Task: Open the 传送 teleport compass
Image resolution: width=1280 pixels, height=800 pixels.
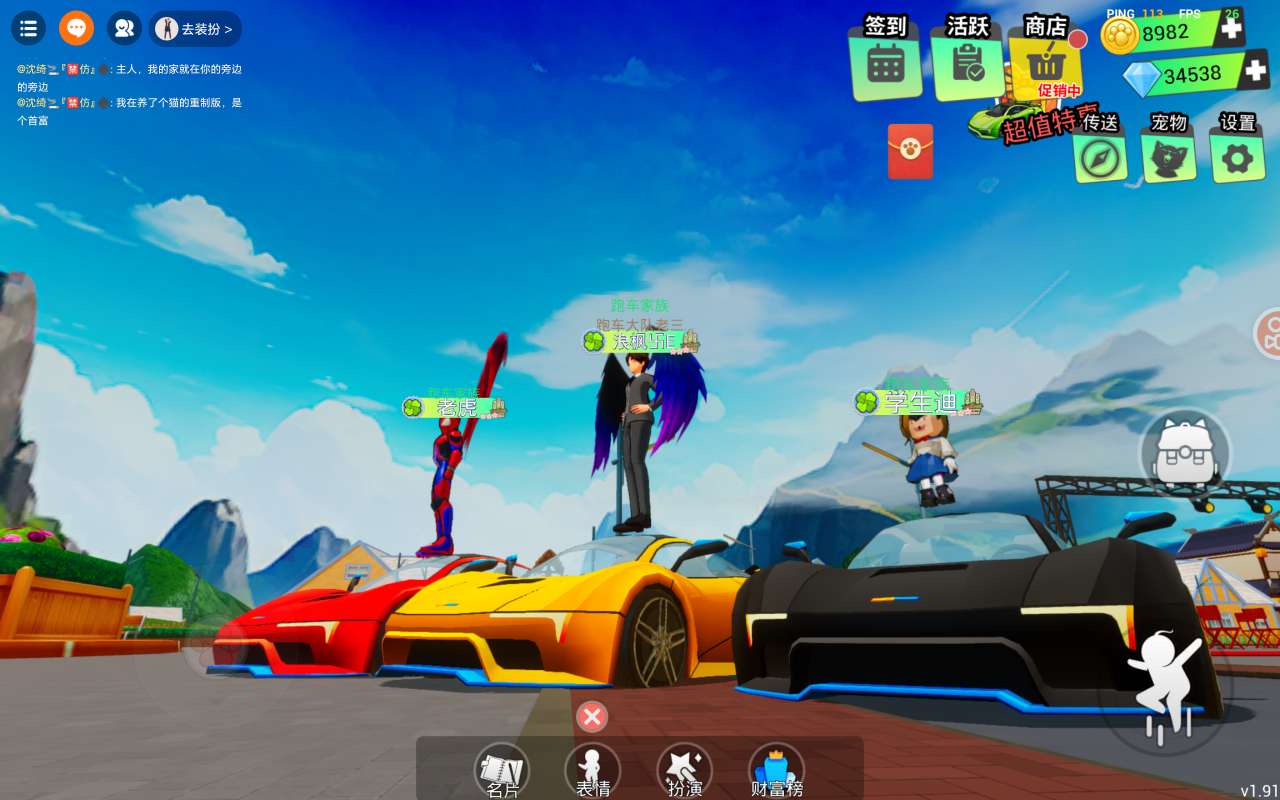Action: click(1100, 156)
